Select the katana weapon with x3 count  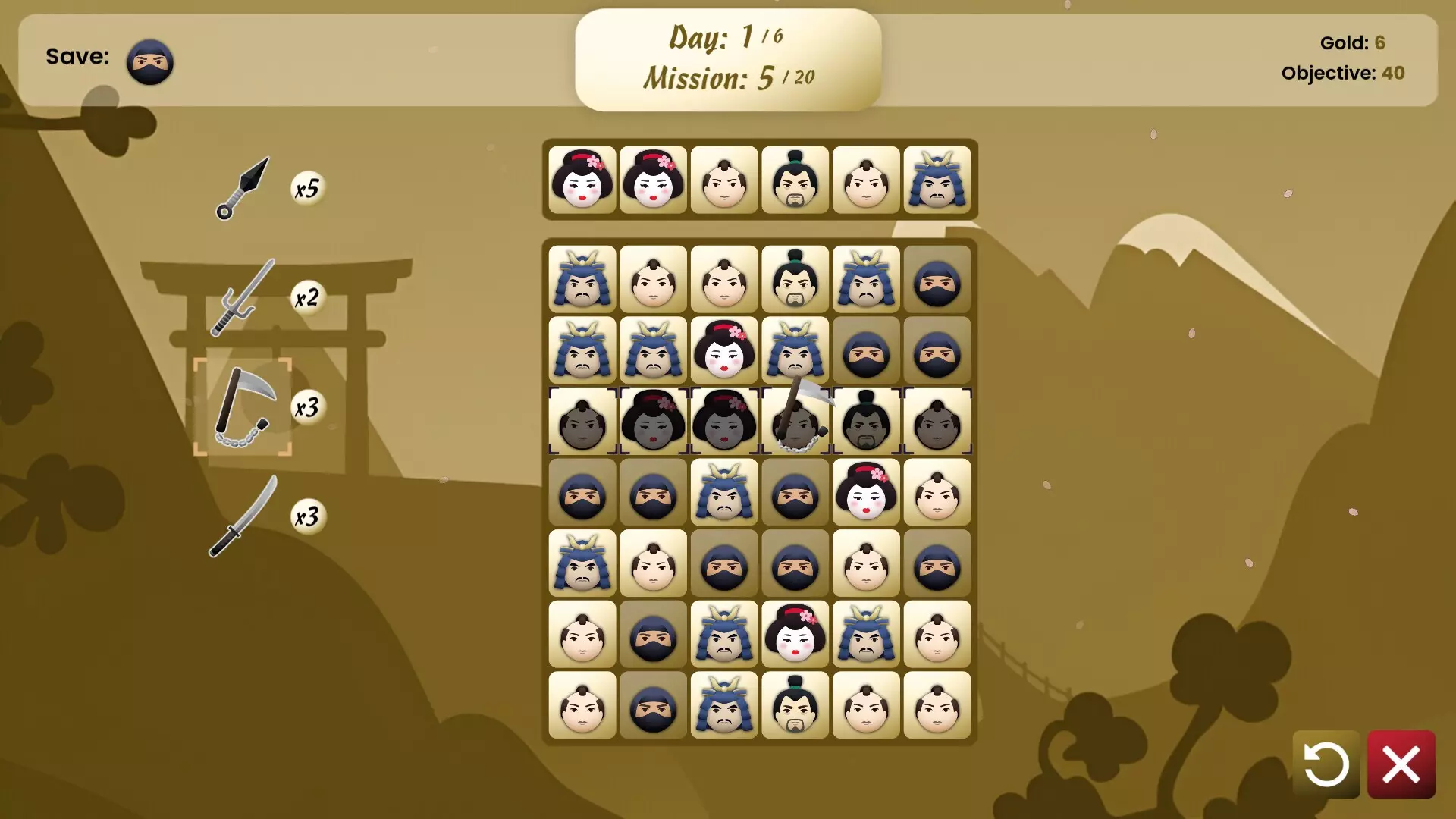click(x=243, y=517)
